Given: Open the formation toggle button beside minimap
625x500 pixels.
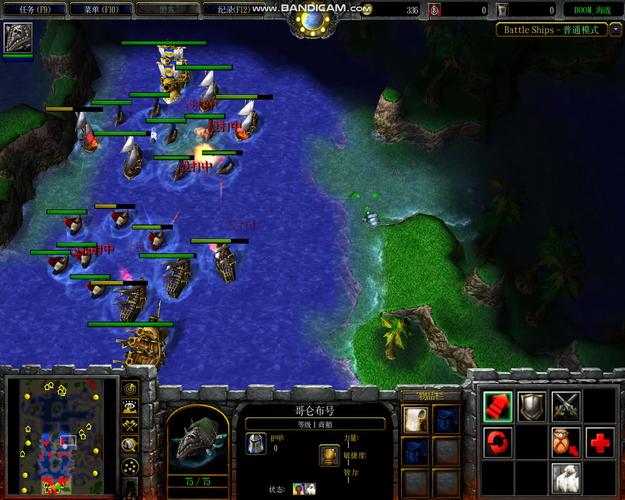Looking at the screenshot, I should pyautogui.click(x=130, y=467).
